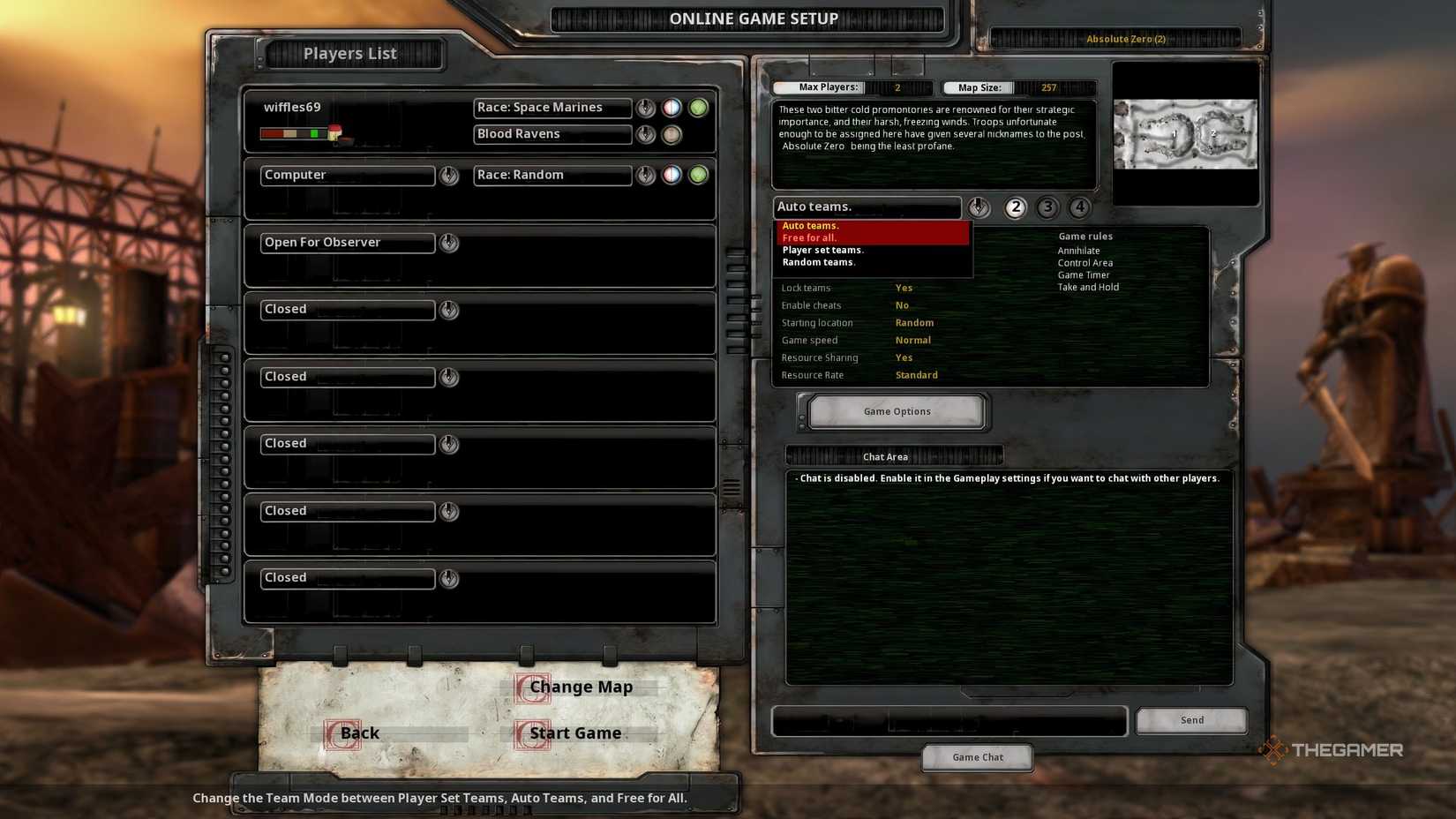
Task: Open the Game Chat tab
Action: (x=977, y=756)
